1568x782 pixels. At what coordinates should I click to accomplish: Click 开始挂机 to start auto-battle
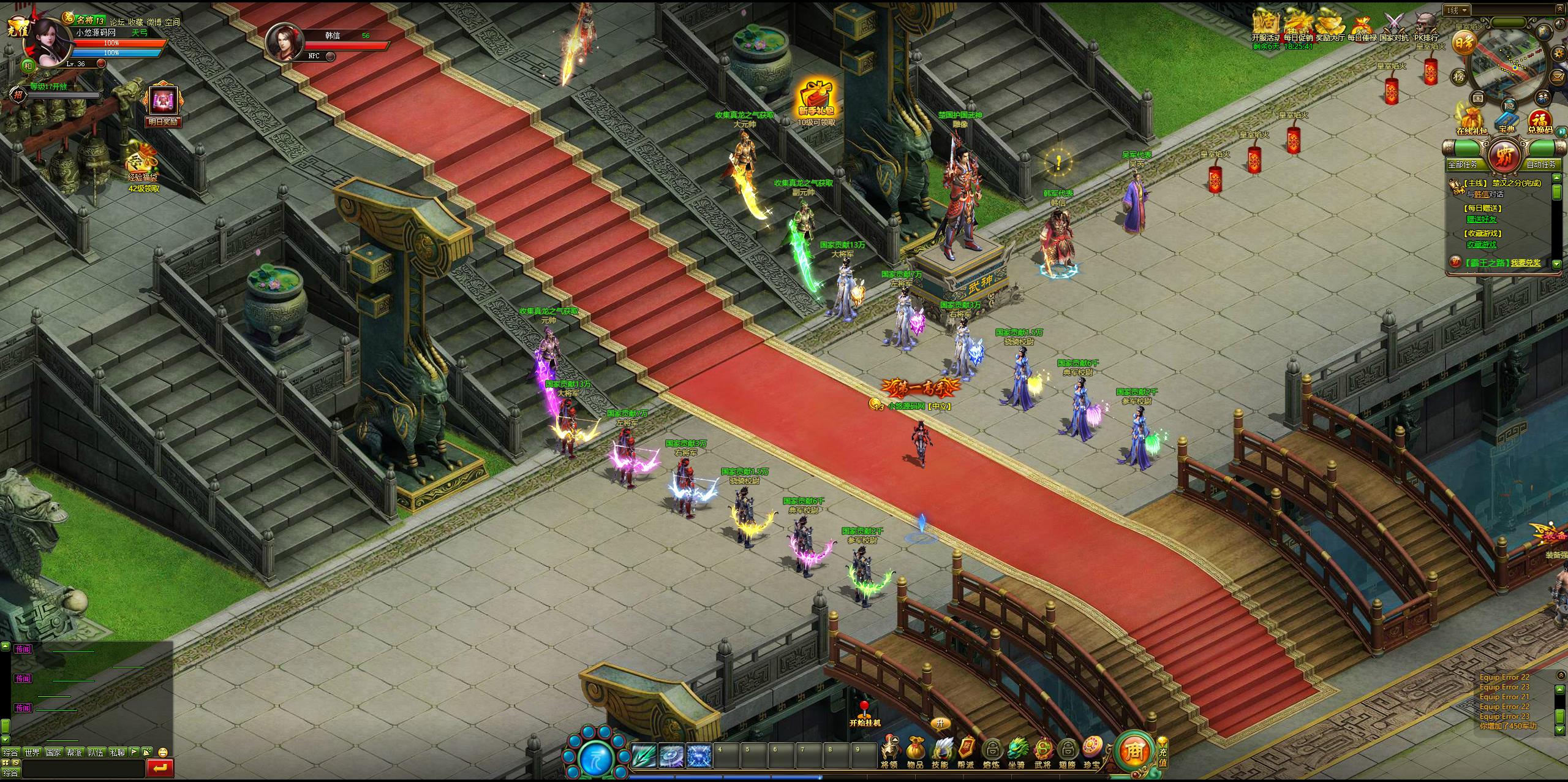pos(864,714)
